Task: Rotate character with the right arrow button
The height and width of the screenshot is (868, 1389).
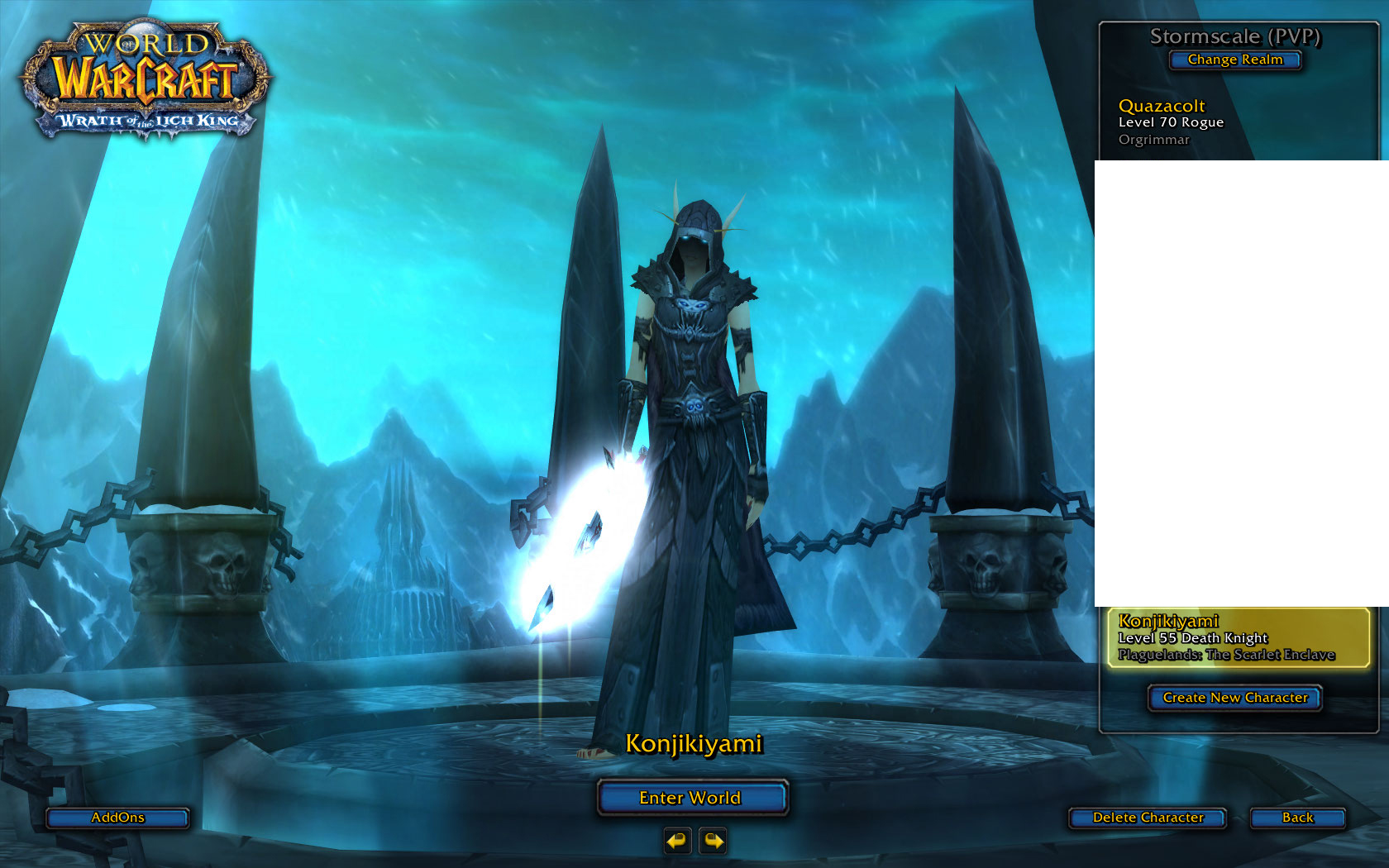Action: [x=713, y=841]
